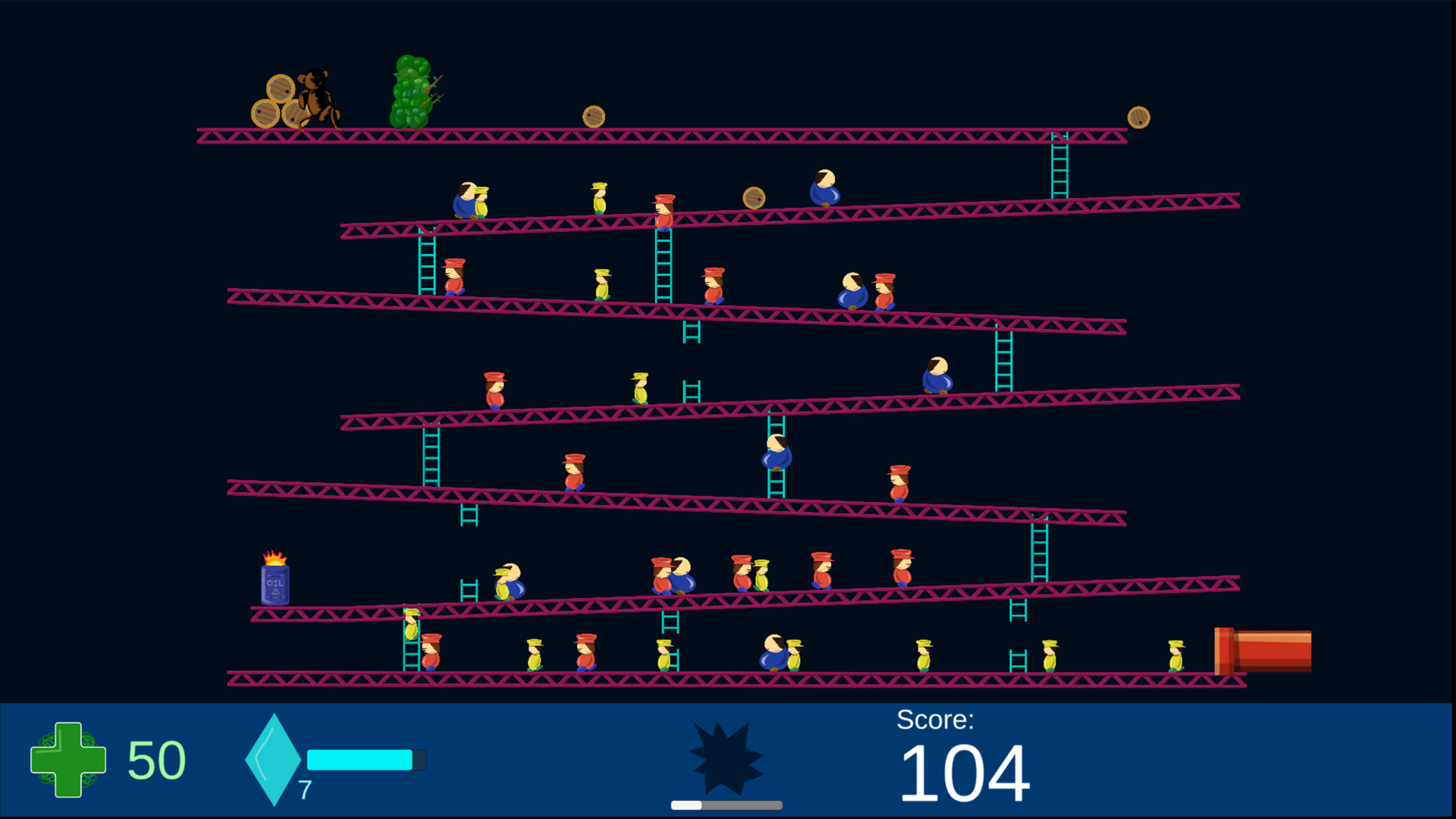Click the rolling barrel on the top girder
This screenshot has height=819, width=1456.
(x=592, y=115)
